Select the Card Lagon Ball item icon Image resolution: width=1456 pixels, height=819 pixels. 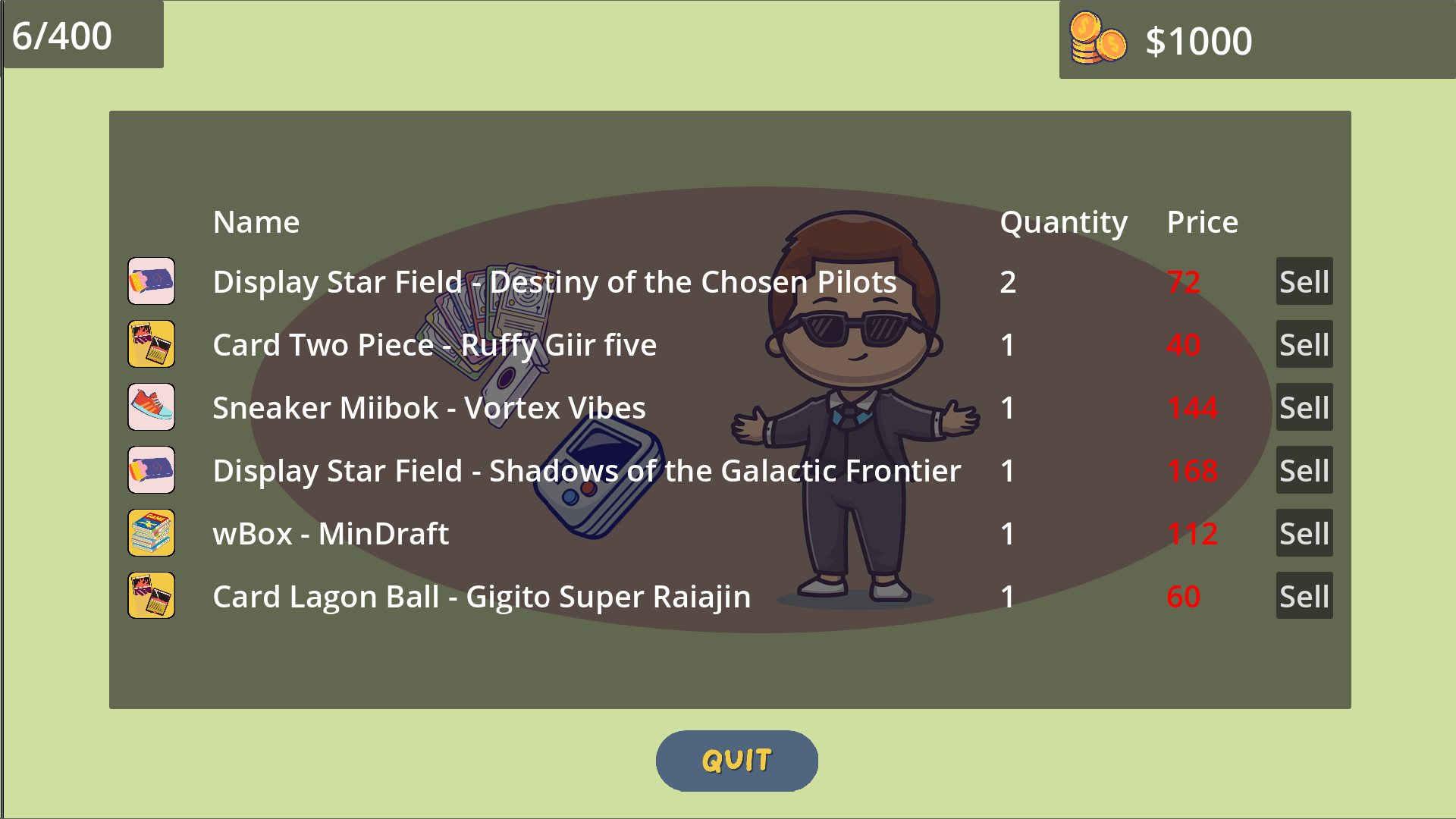point(151,596)
